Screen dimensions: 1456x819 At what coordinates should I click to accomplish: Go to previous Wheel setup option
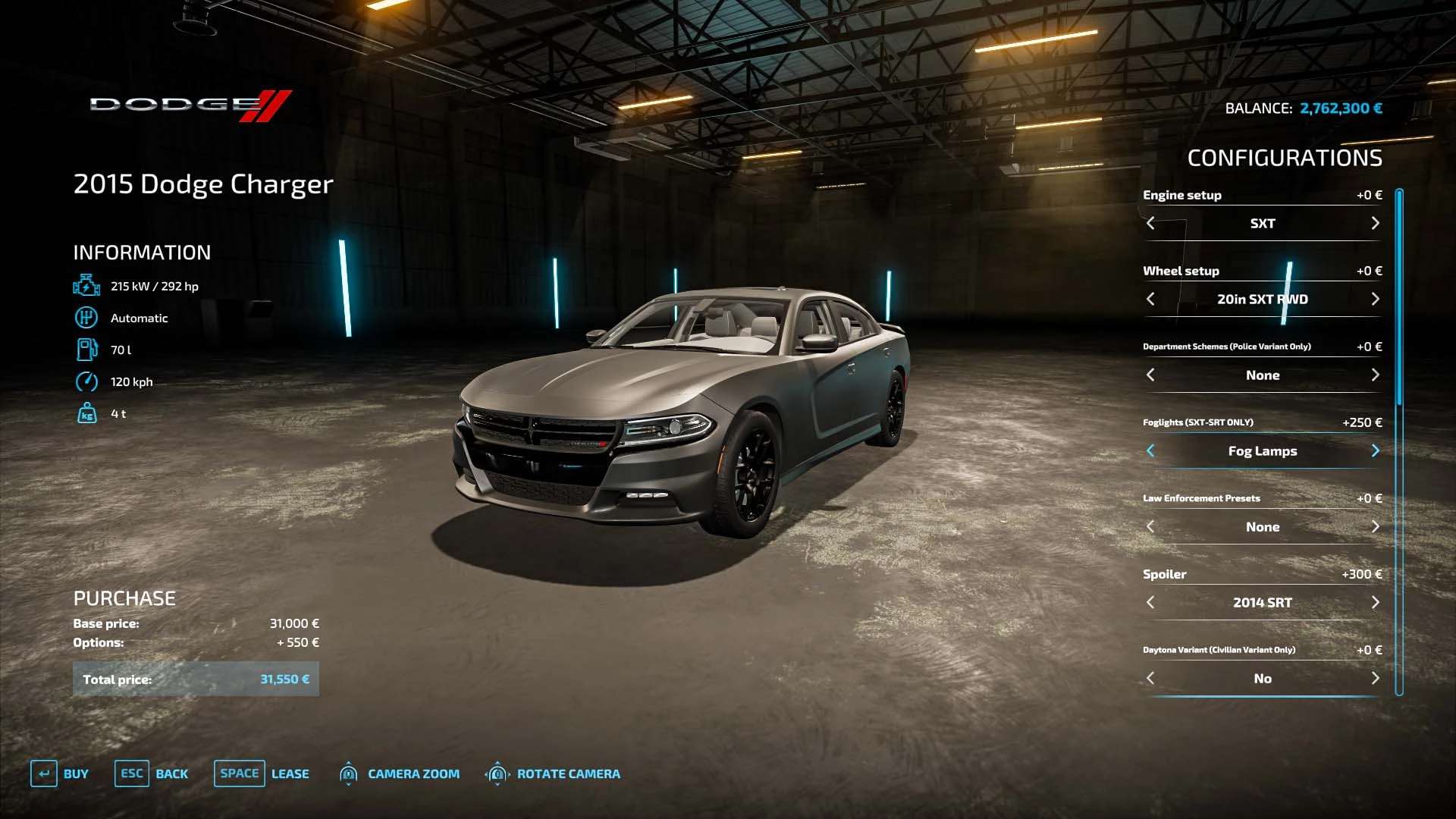pos(1150,299)
